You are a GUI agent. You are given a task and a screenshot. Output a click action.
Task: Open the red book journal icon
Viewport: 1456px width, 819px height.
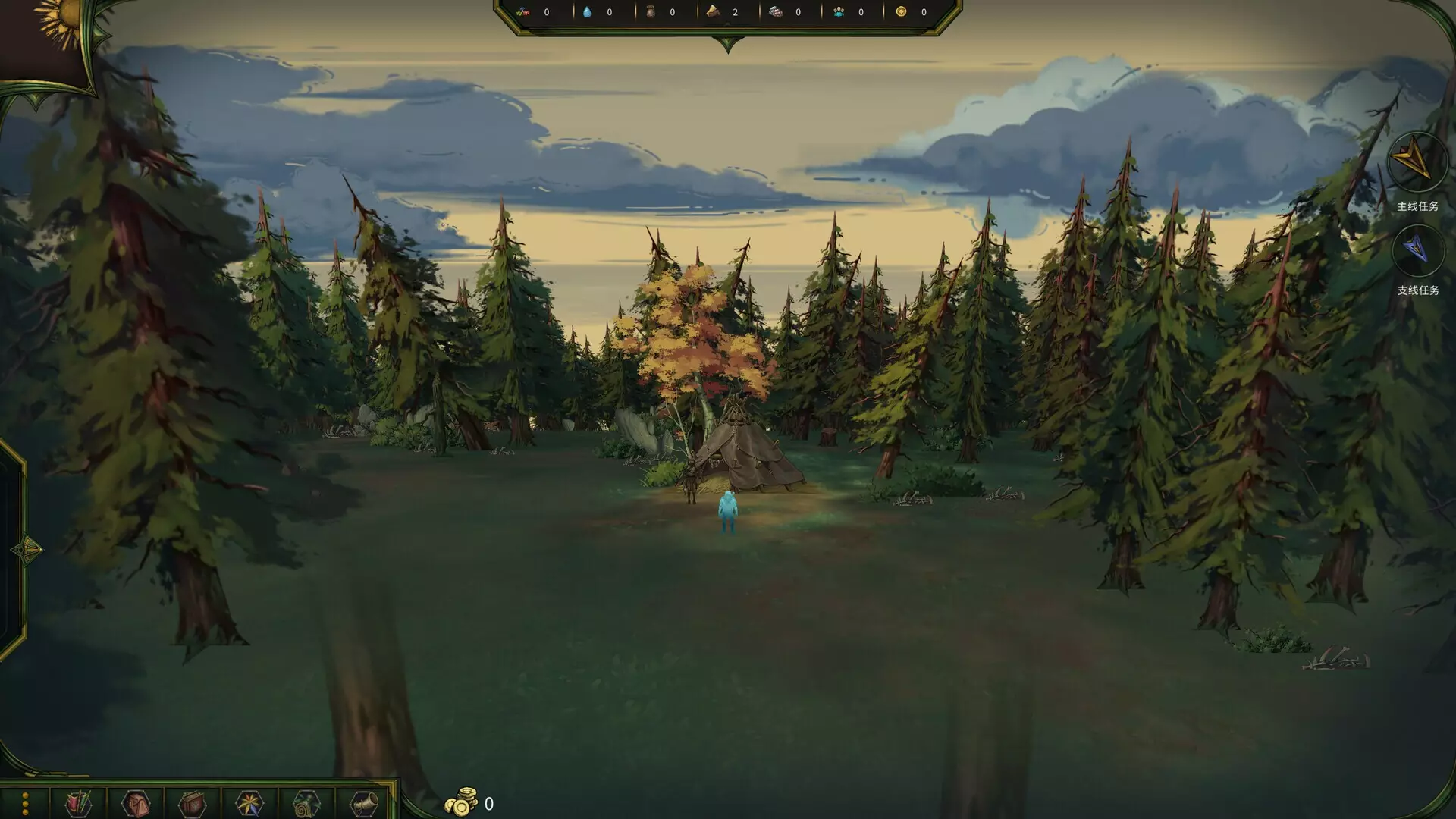192,803
